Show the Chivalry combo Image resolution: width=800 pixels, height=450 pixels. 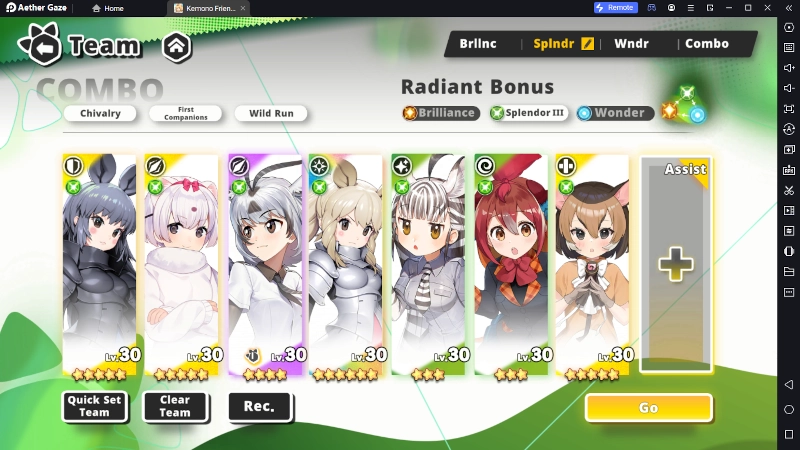100,113
